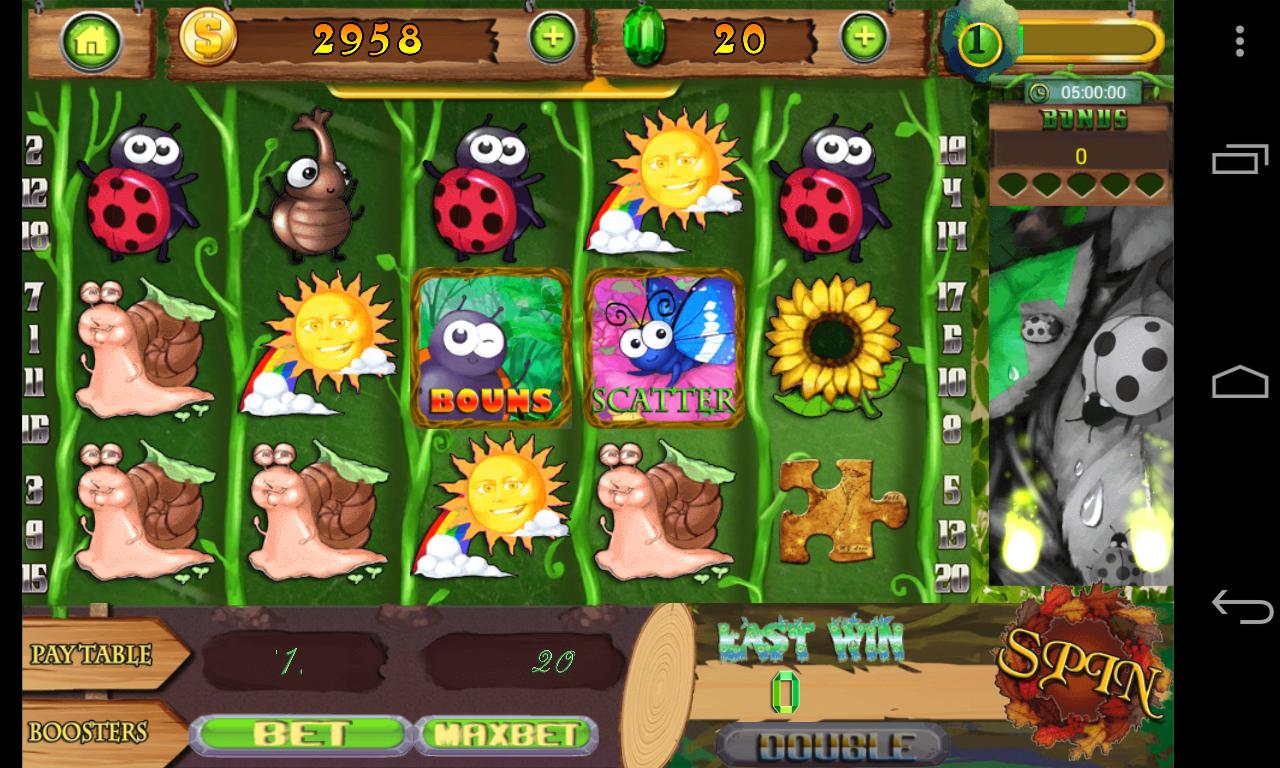Select the SCATTER butterfly symbol
The height and width of the screenshot is (768, 1280).
coord(663,347)
